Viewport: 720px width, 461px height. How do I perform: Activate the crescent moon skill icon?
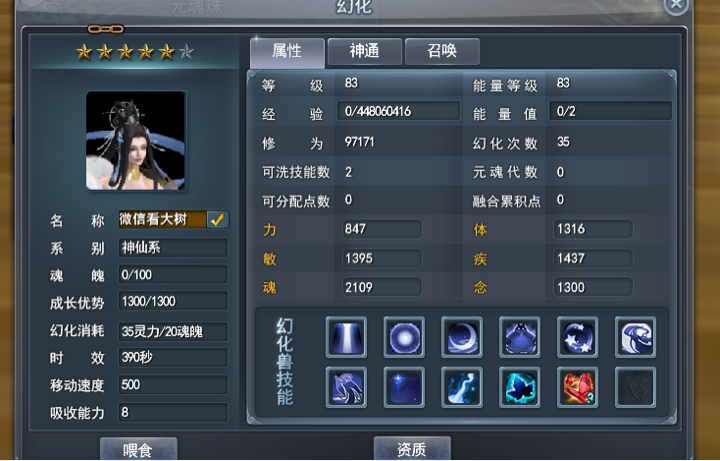(x=462, y=337)
